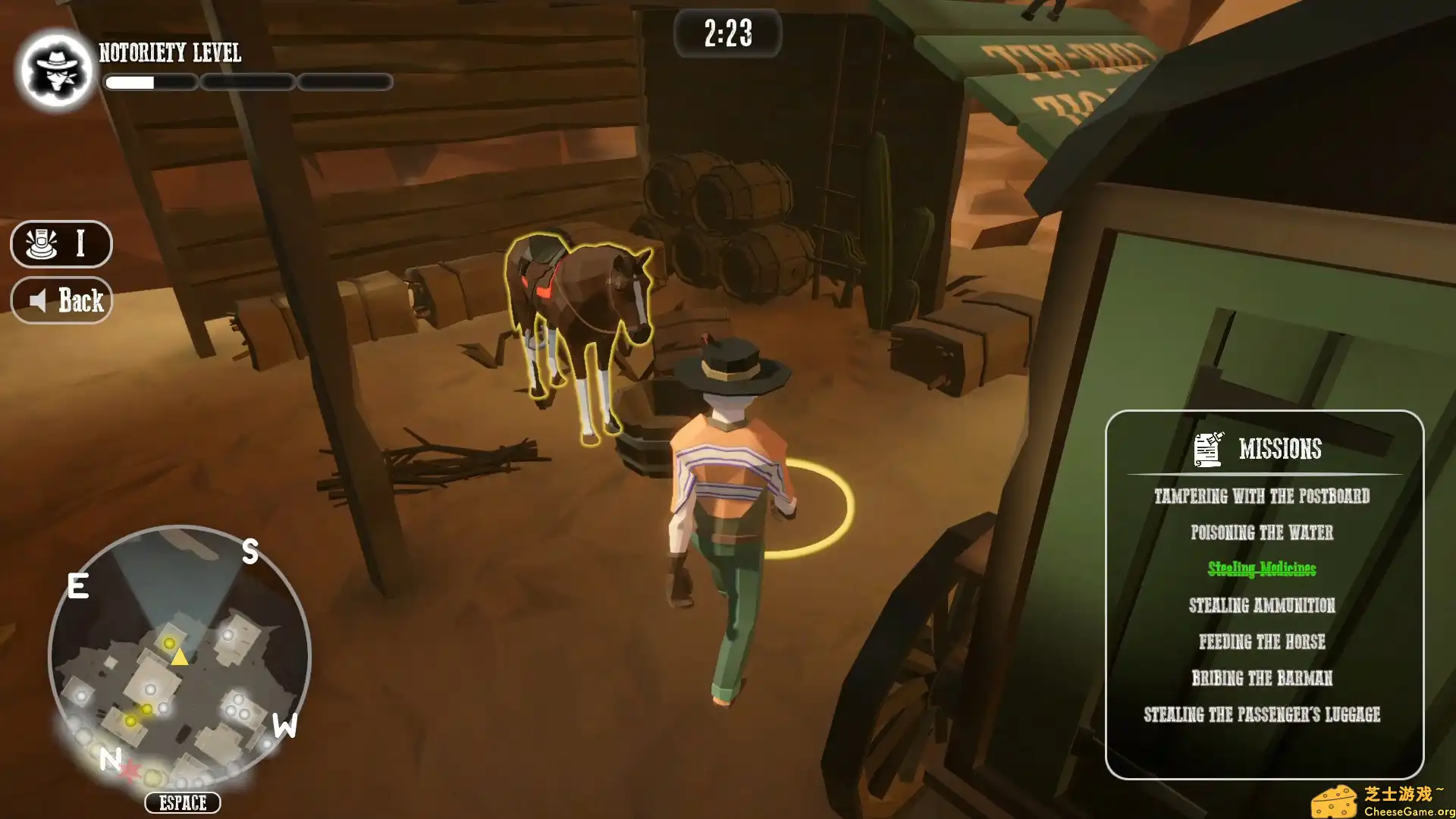The height and width of the screenshot is (819, 1456).
Task: Click the scroll icon in the Missions panel
Action: pos(1207,447)
